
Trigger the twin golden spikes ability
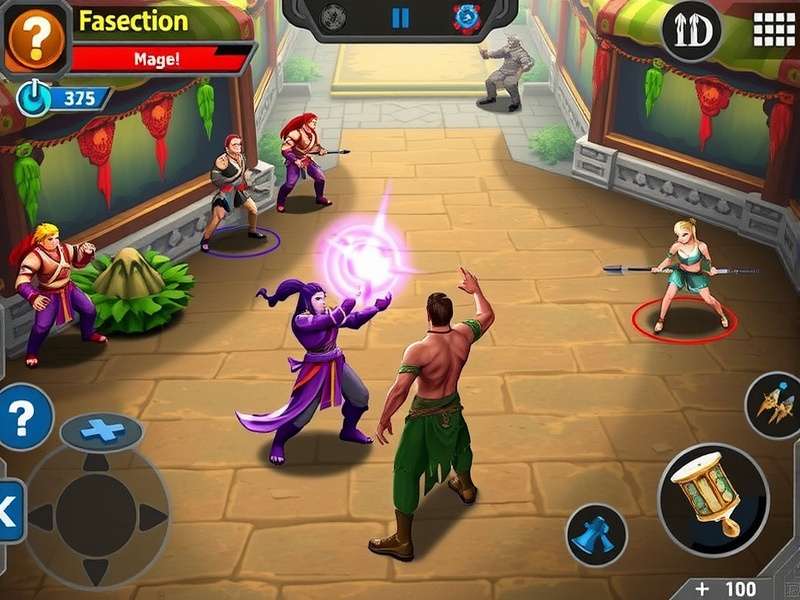(775, 405)
